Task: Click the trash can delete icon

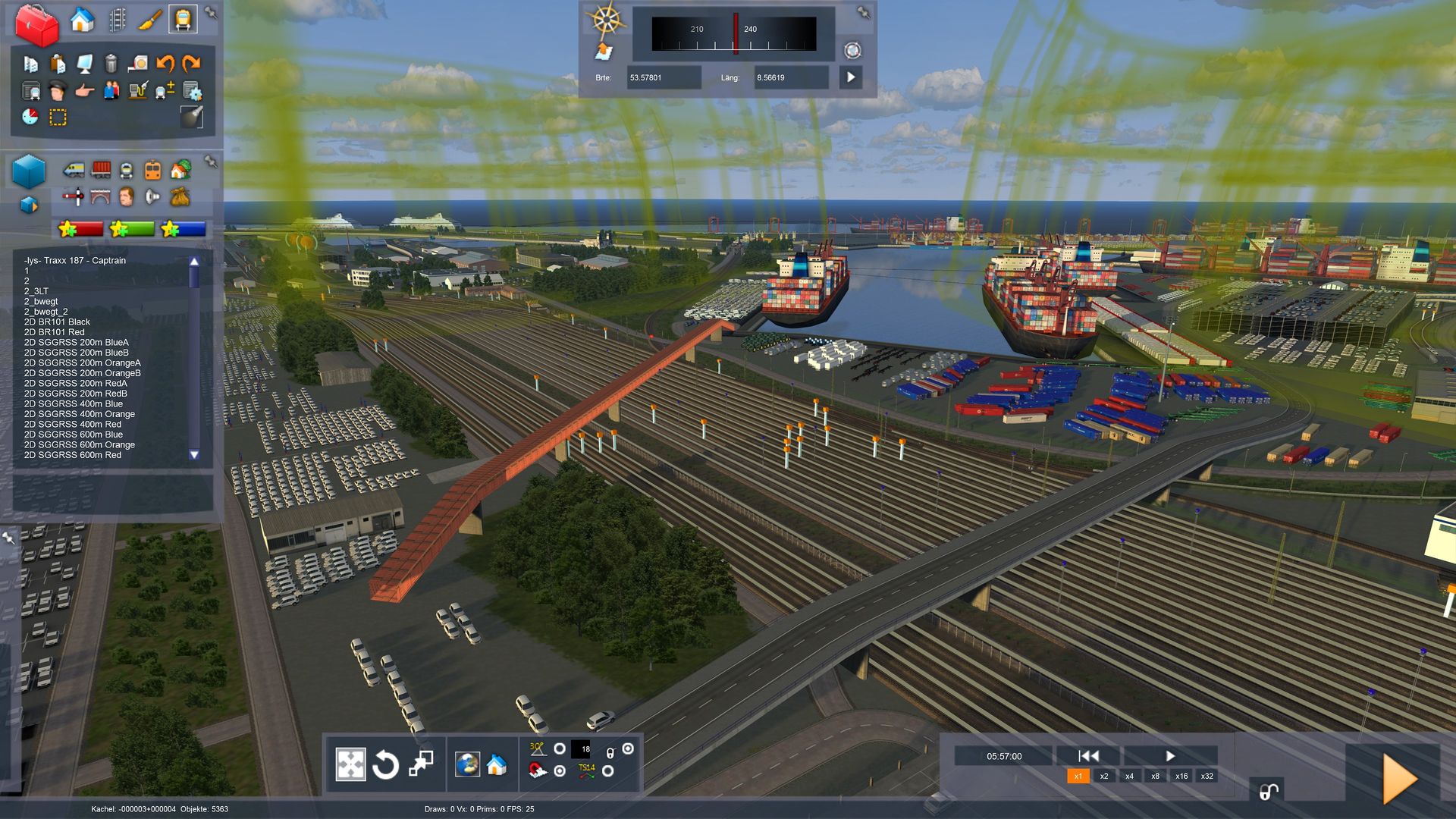Action: [111, 64]
